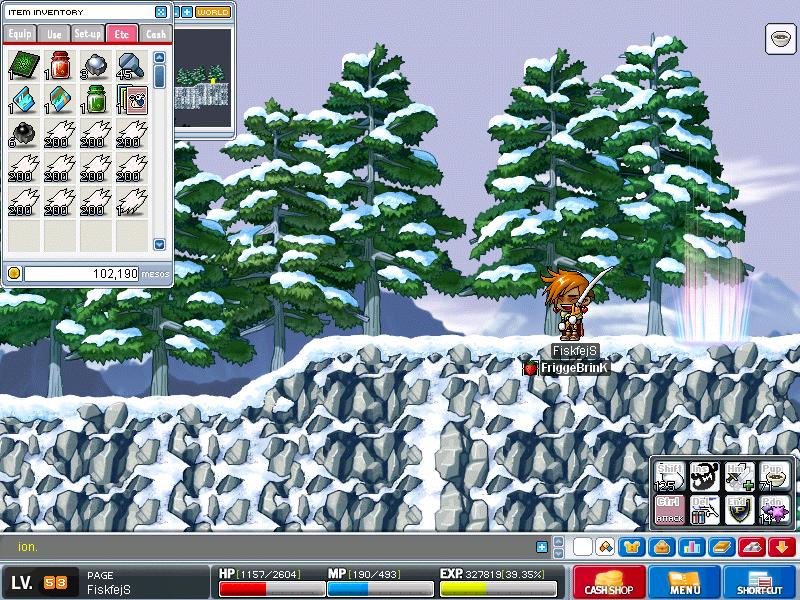Click the World map button

[212, 12]
